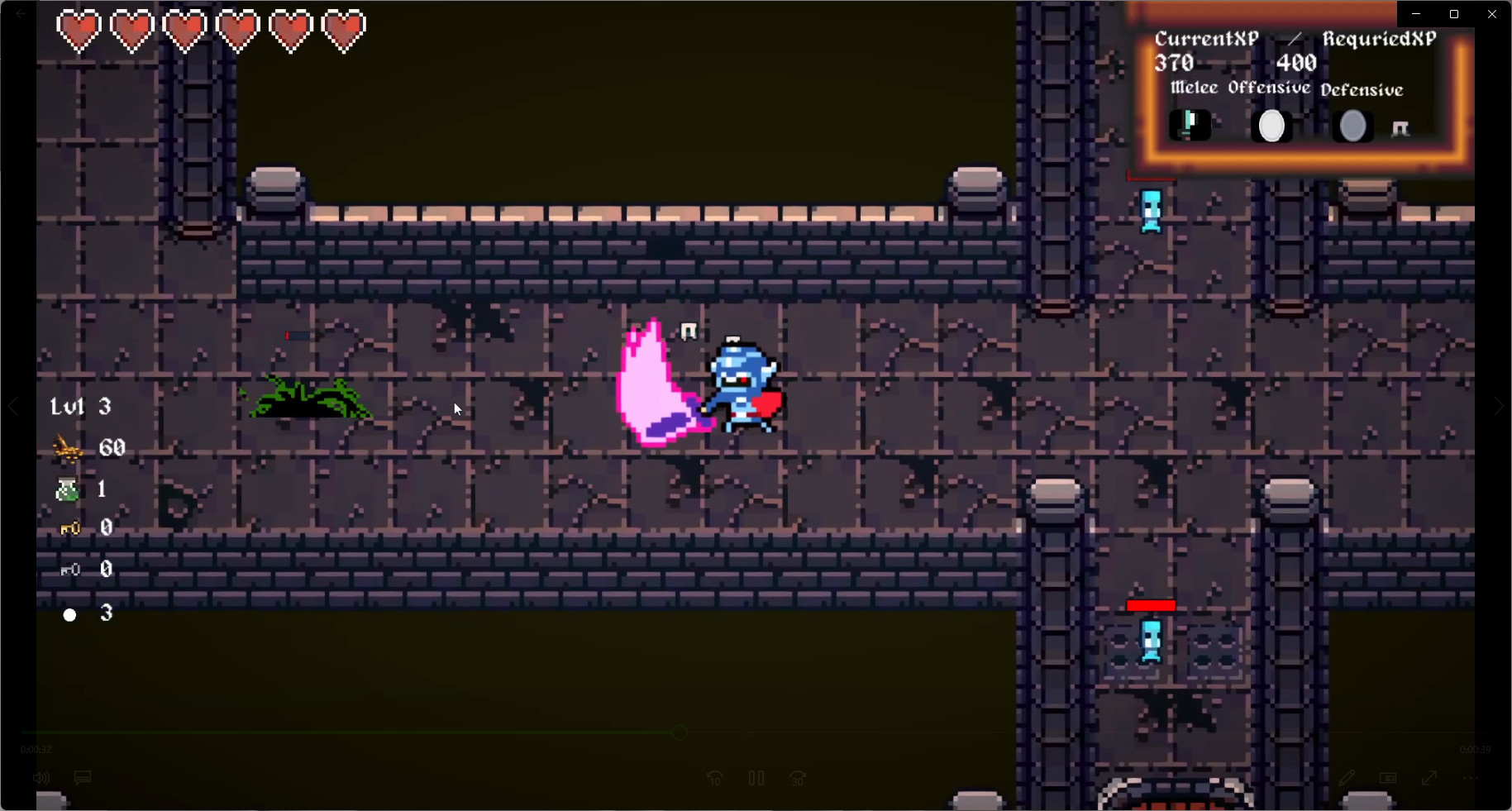Click the potion inventory icon showing 1
This screenshot has height=811, width=1512.
click(66, 489)
